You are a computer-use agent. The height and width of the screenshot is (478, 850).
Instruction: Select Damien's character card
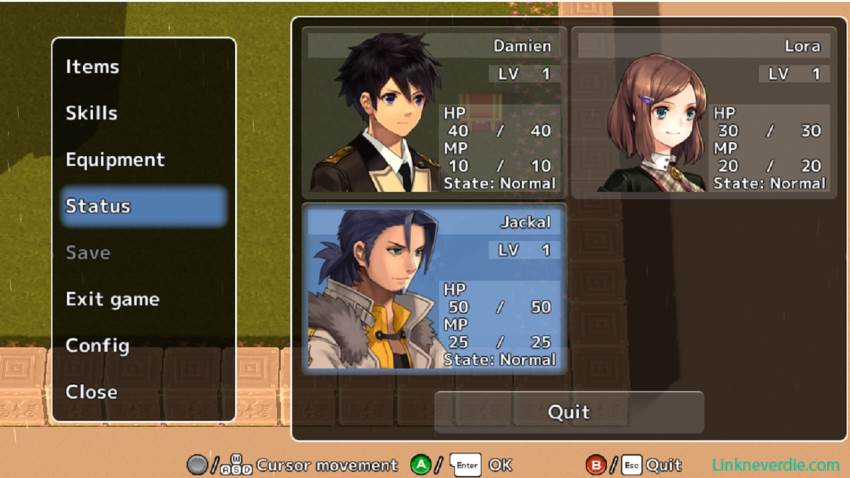point(433,111)
